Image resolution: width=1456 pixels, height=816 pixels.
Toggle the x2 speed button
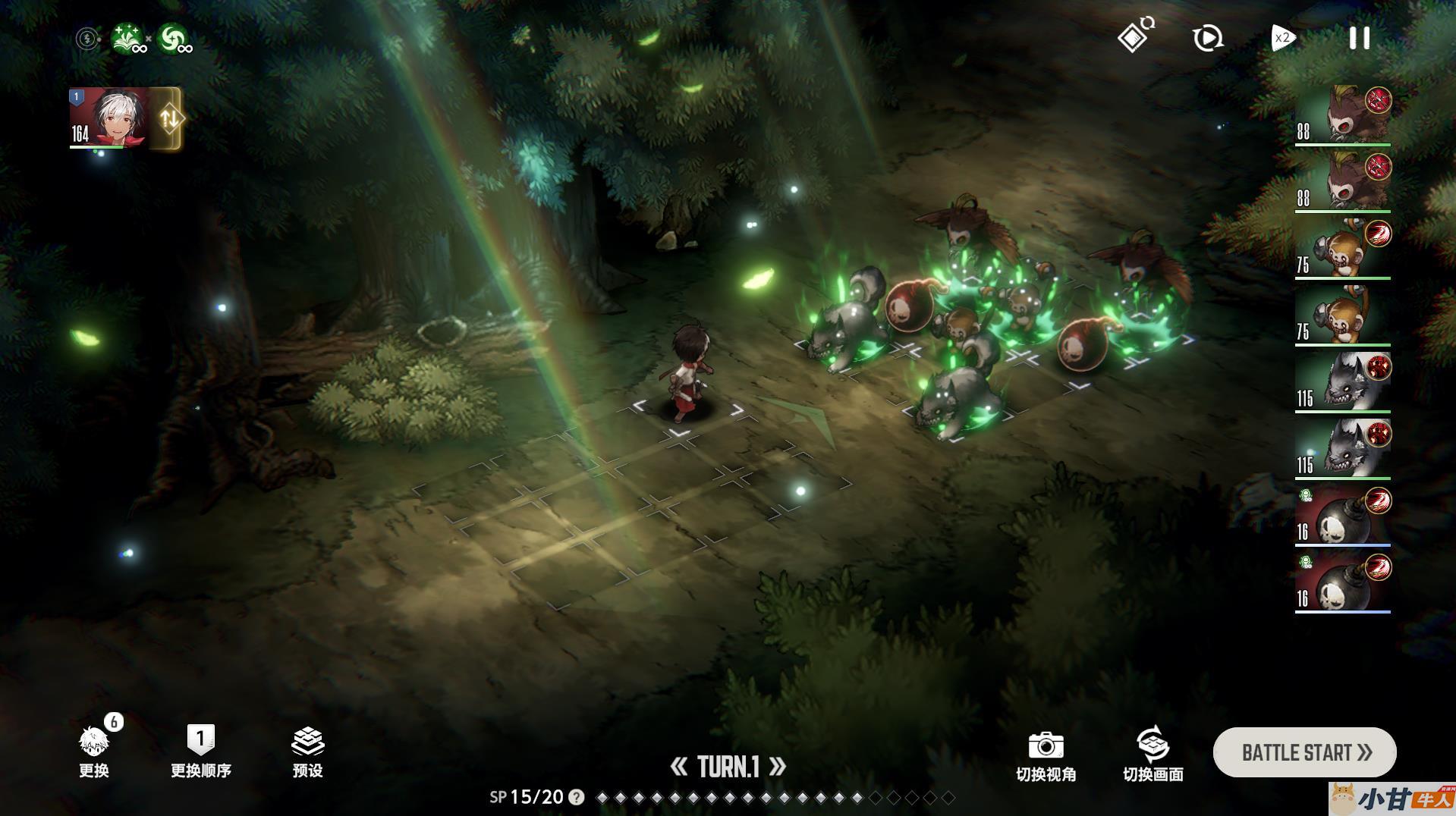pyautogui.click(x=1282, y=38)
